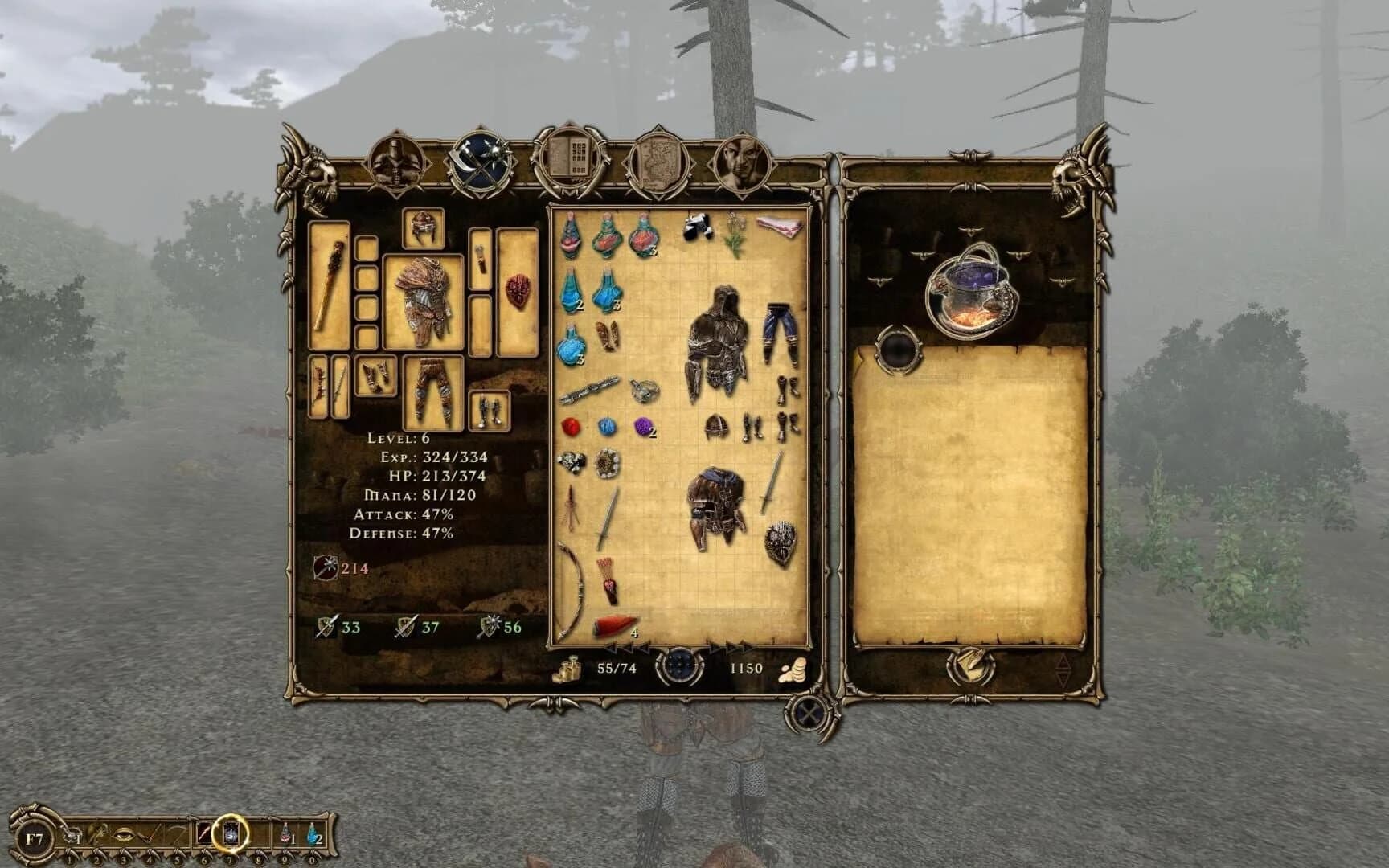Viewport: 1389px width, 868px height.
Task: Click the equipped heart-shaped shield slot
Action: tap(517, 289)
